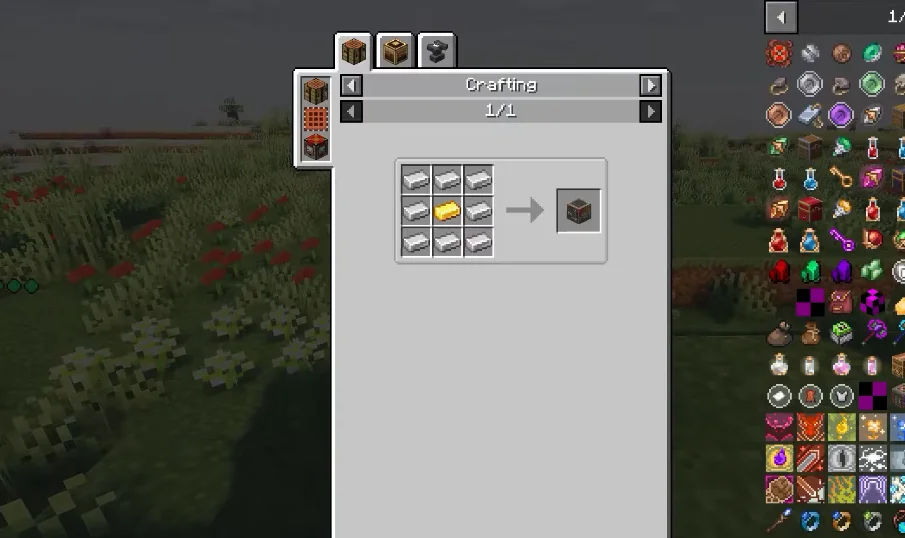Choose the green book item icon
Image resolution: width=905 pixels, height=538 pixels.
click(840, 333)
